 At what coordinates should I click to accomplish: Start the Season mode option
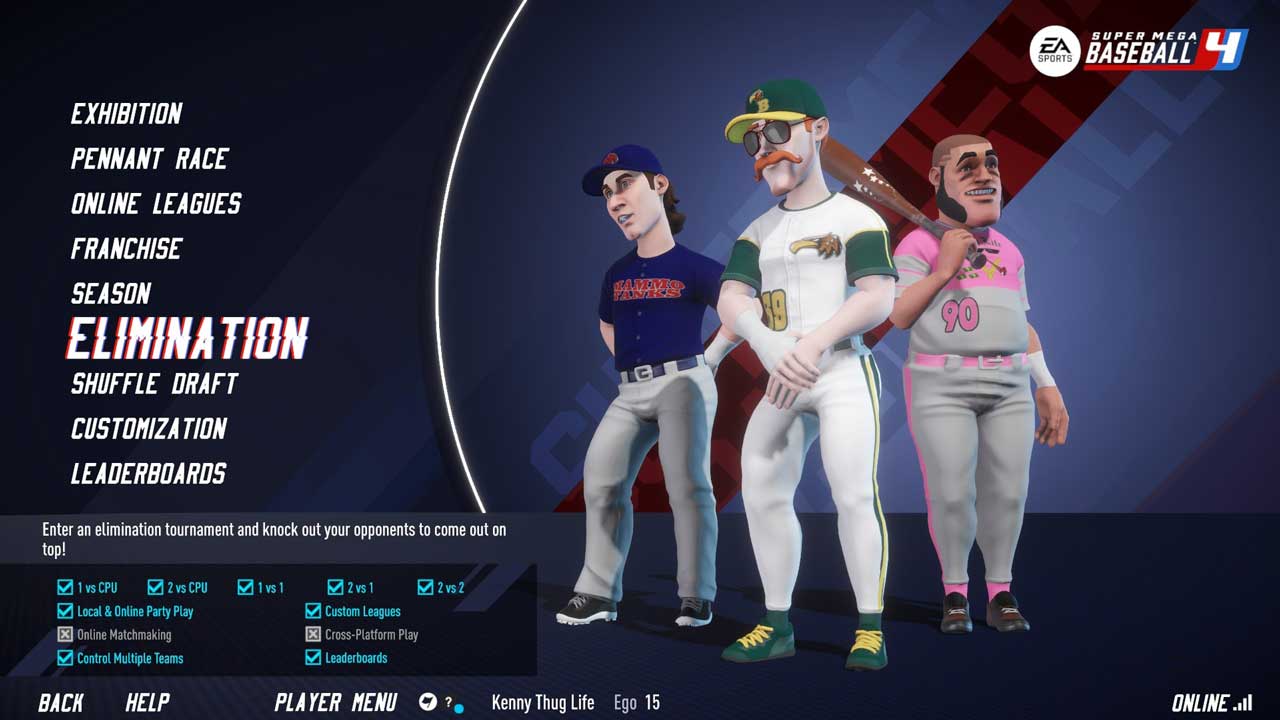point(111,294)
